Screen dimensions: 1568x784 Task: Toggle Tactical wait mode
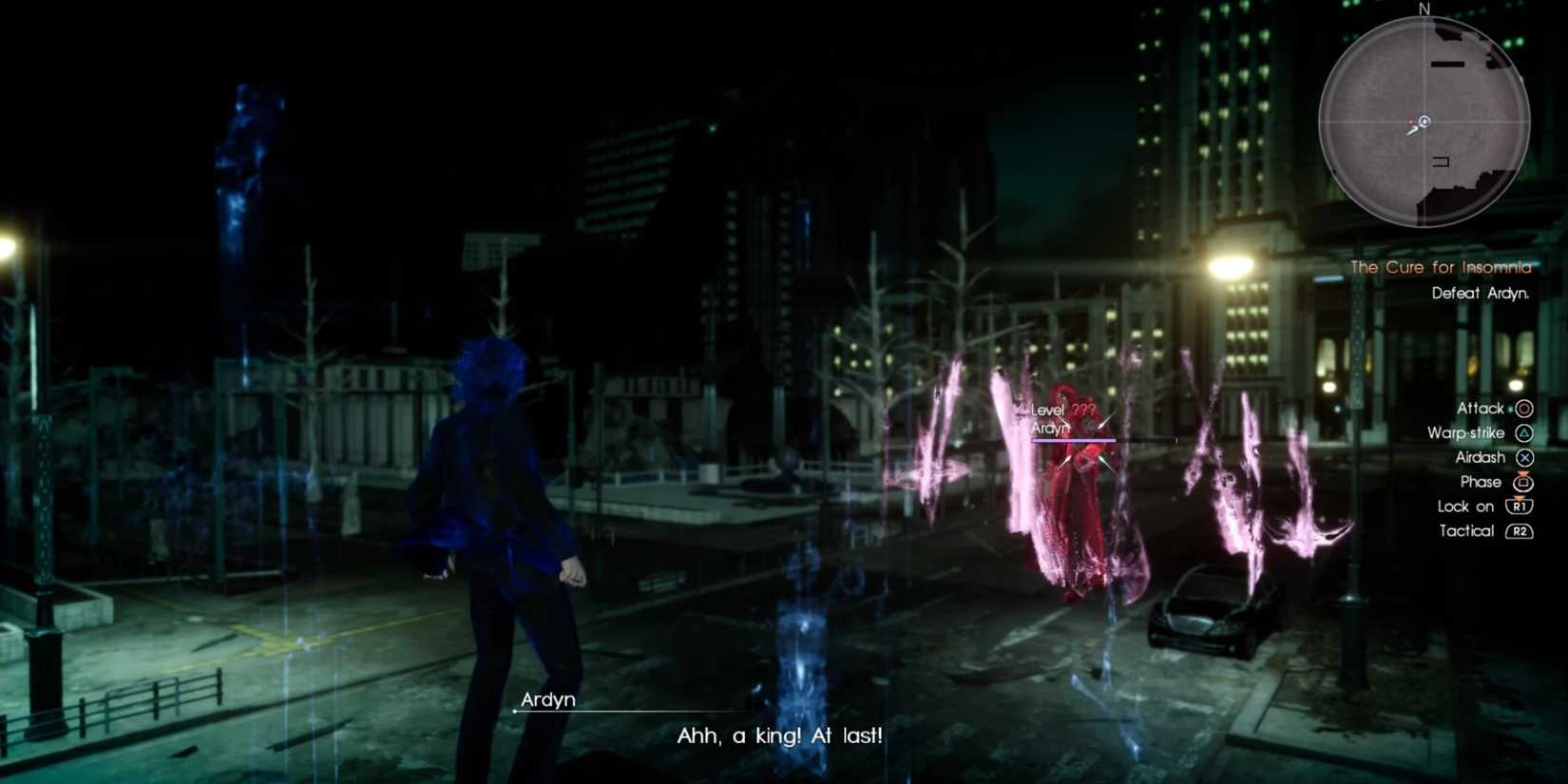click(x=1466, y=531)
